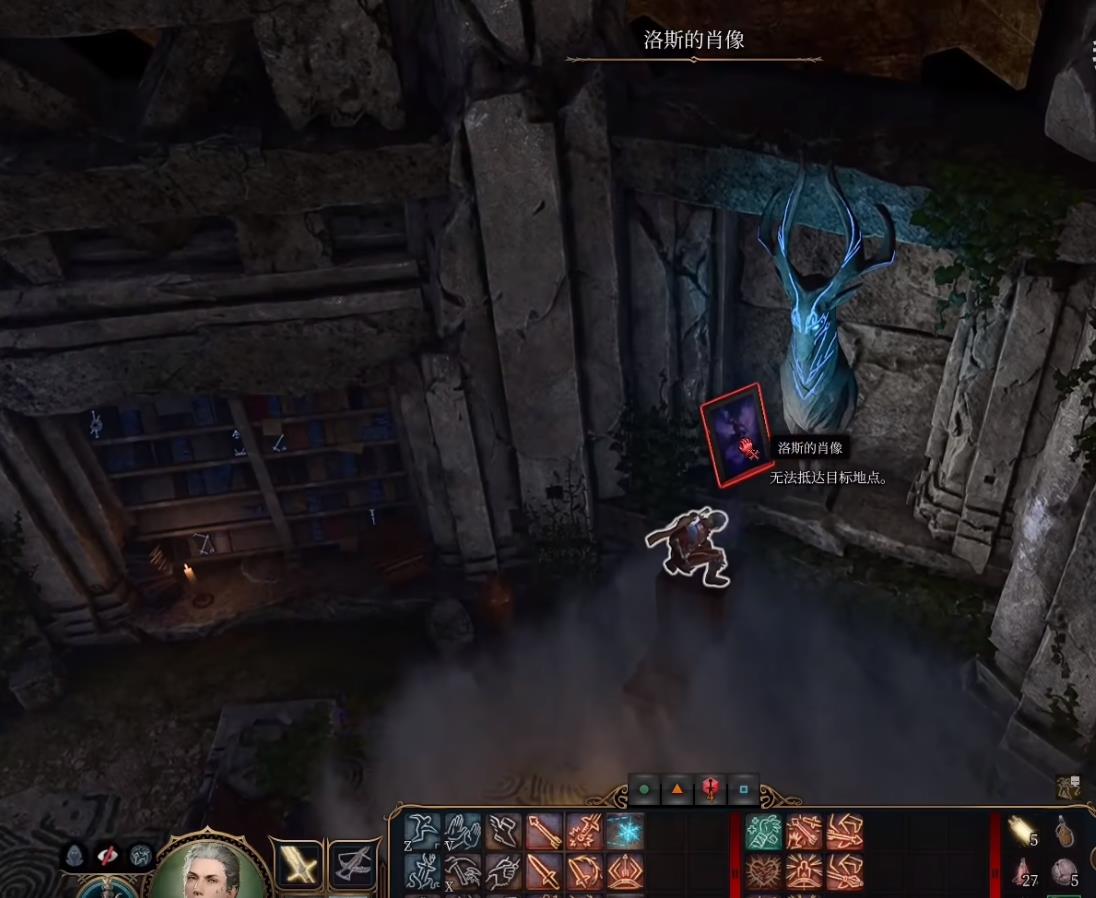Use the glowing scroll item with 5 charges
This screenshot has height=898, width=1096.
(x=1021, y=830)
